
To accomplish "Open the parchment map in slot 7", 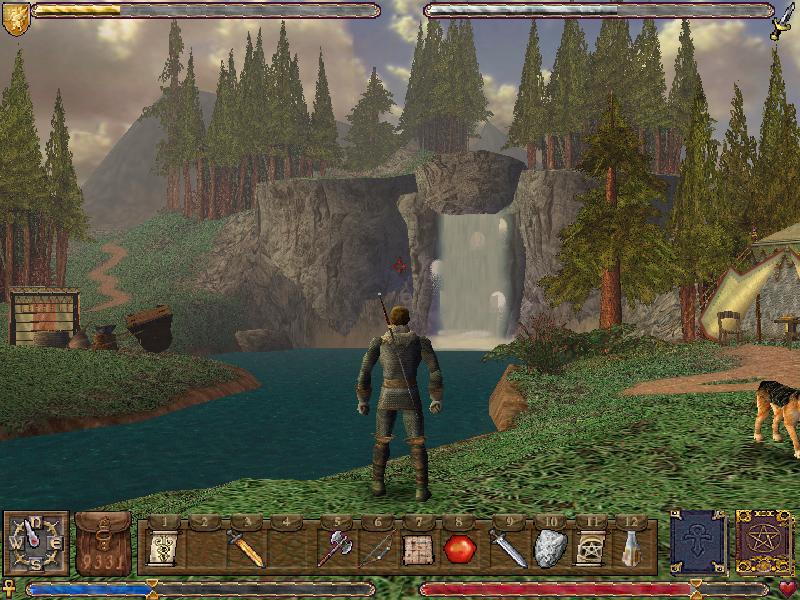I will 417,548.
